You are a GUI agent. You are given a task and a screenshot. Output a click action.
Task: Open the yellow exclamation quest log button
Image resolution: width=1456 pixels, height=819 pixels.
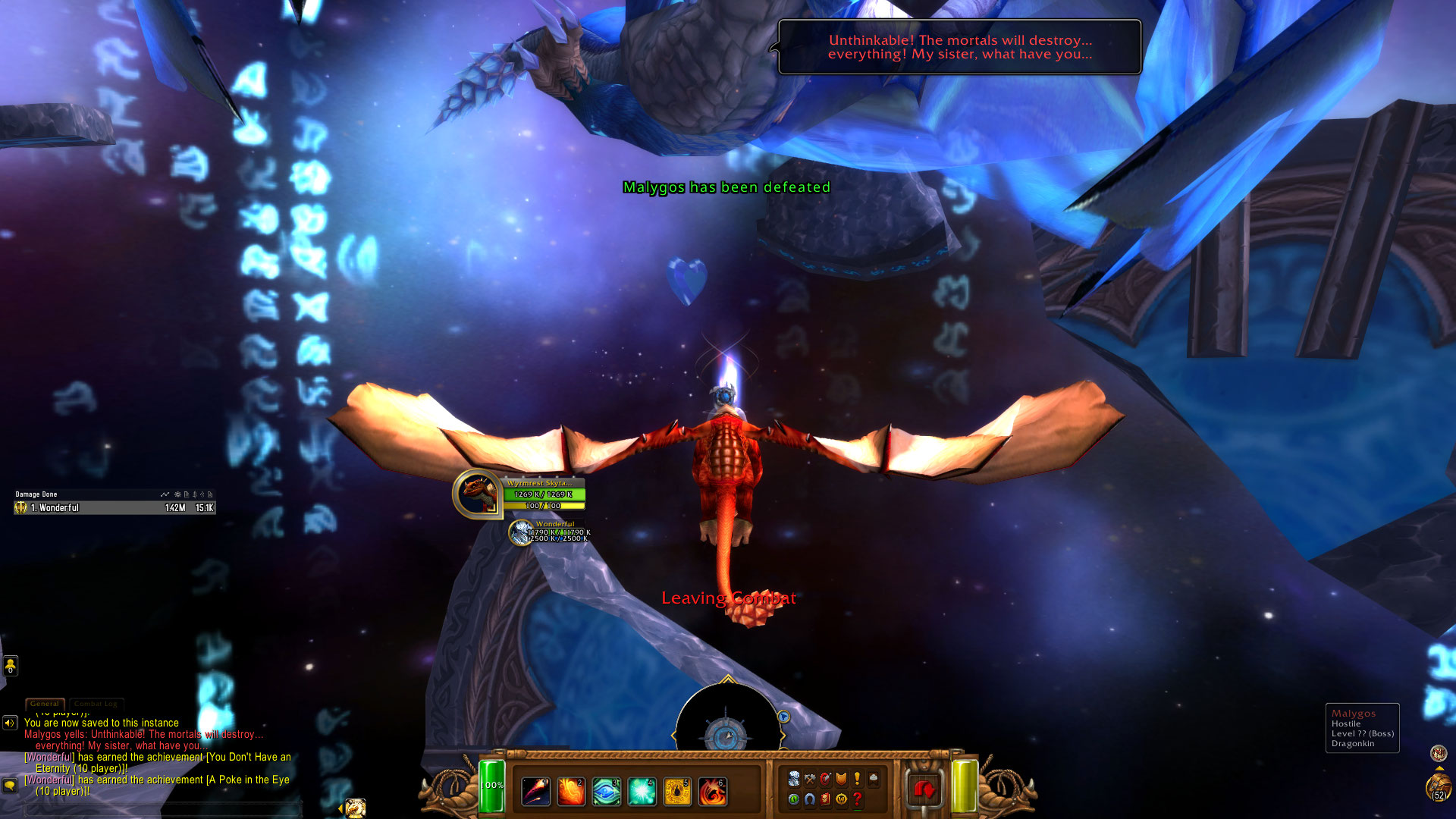pos(857,778)
